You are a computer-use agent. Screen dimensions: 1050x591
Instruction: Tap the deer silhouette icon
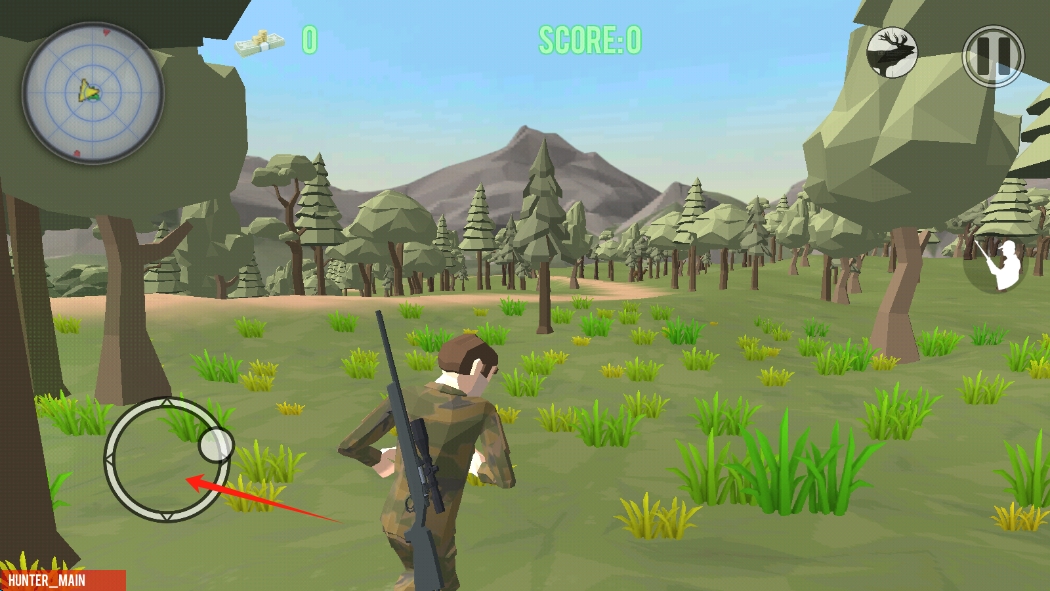[892, 52]
